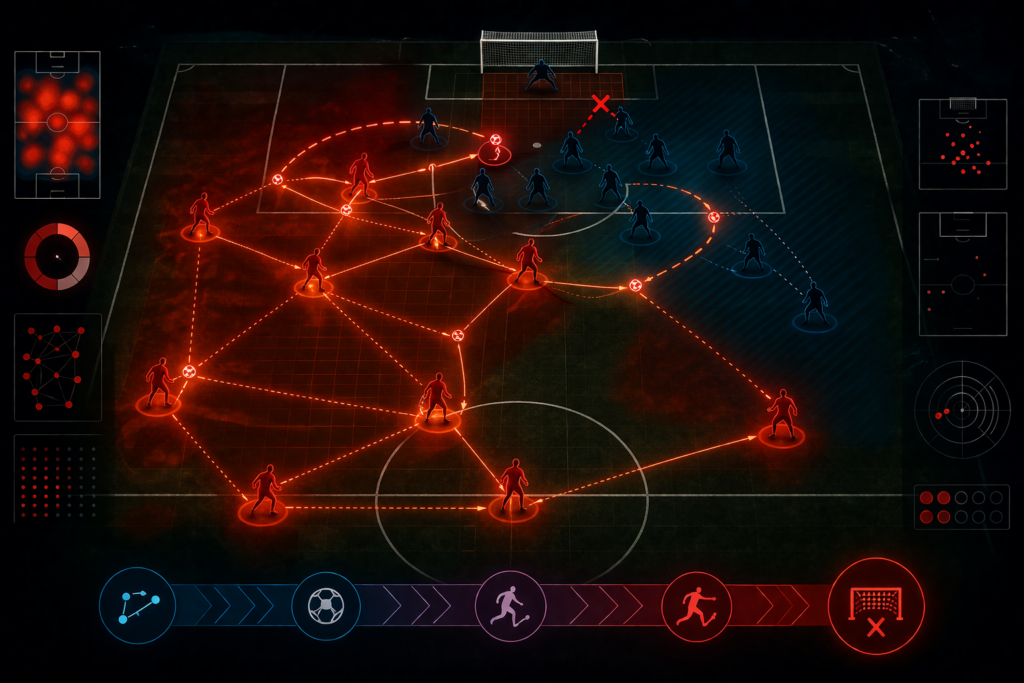This screenshot has height=683, width=1024.
Task: Open the red heatmap pitch thumbnail
Action: click(57, 124)
